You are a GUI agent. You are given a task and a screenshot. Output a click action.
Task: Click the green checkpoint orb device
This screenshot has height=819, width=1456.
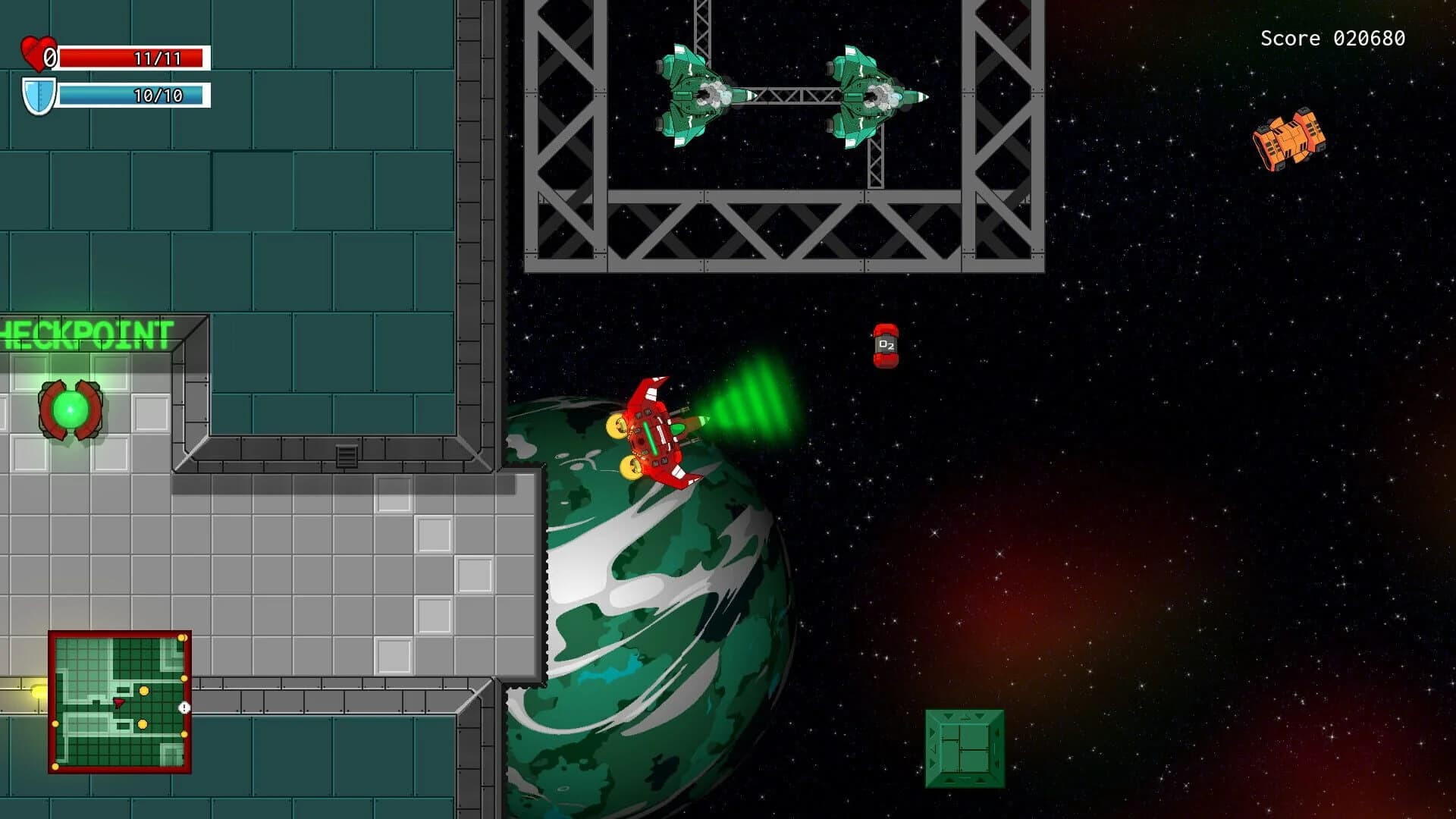pos(70,409)
